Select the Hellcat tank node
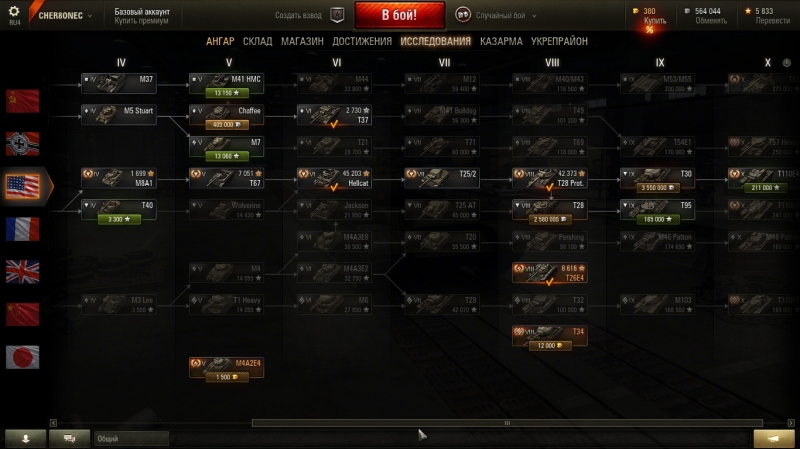 pos(333,178)
